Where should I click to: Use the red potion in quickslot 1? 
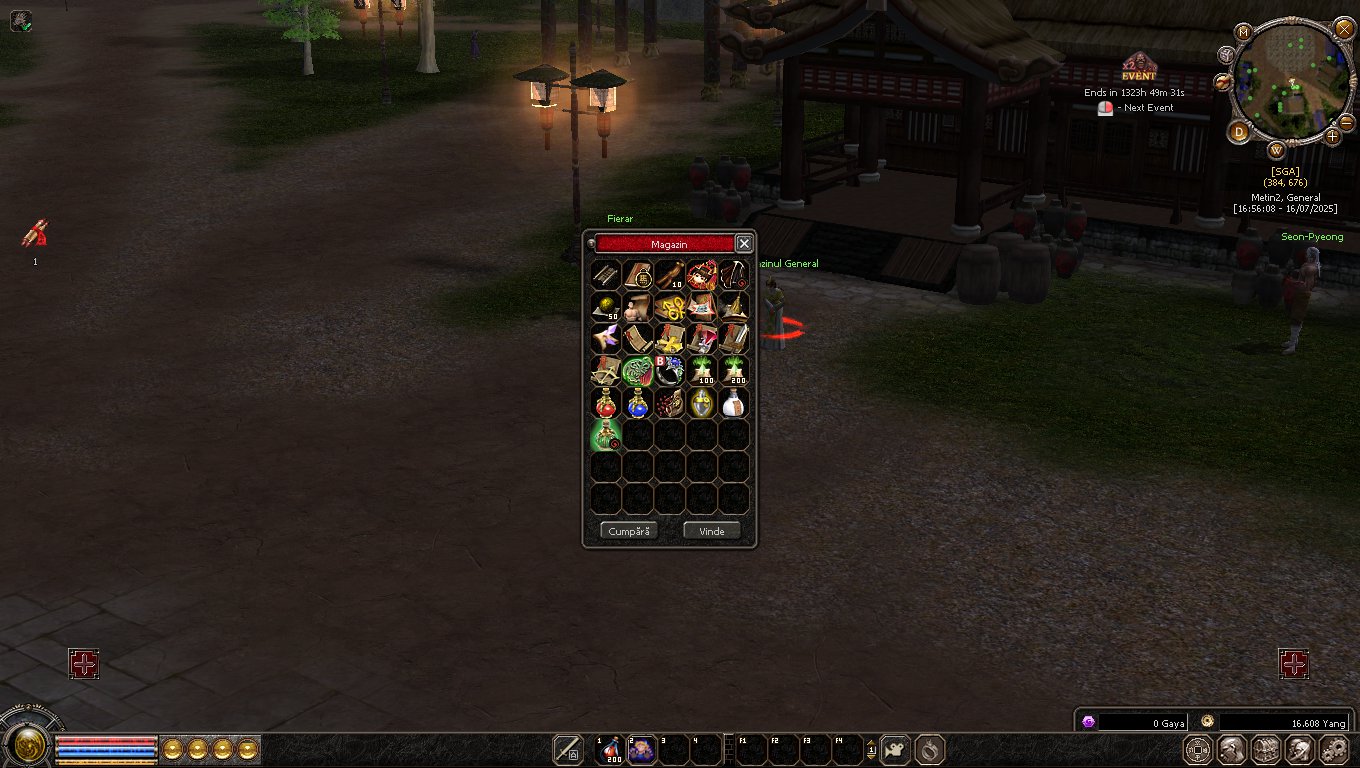click(x=608, y=749)
